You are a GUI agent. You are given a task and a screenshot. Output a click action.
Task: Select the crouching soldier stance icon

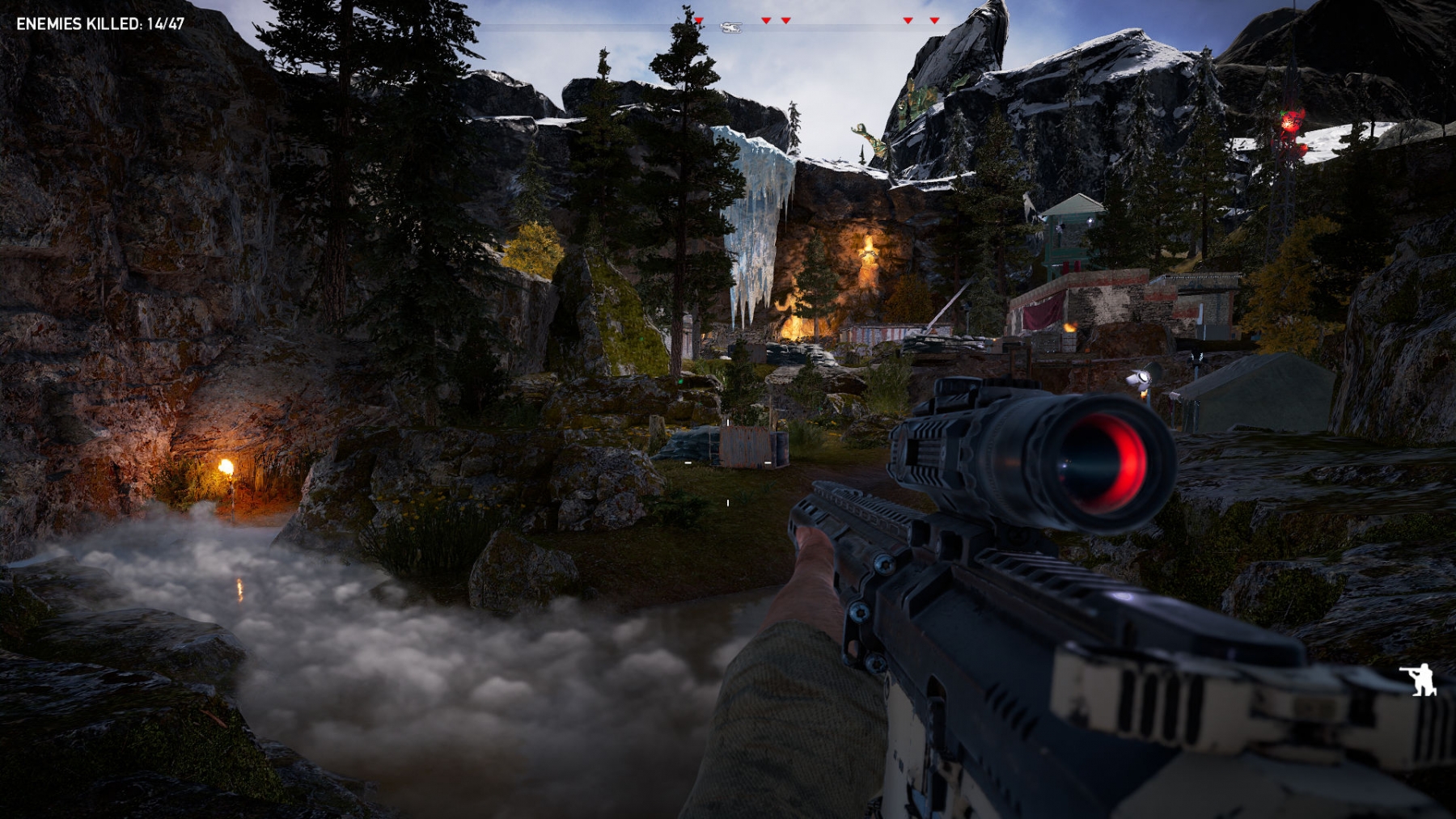[x=1420, y=679]
